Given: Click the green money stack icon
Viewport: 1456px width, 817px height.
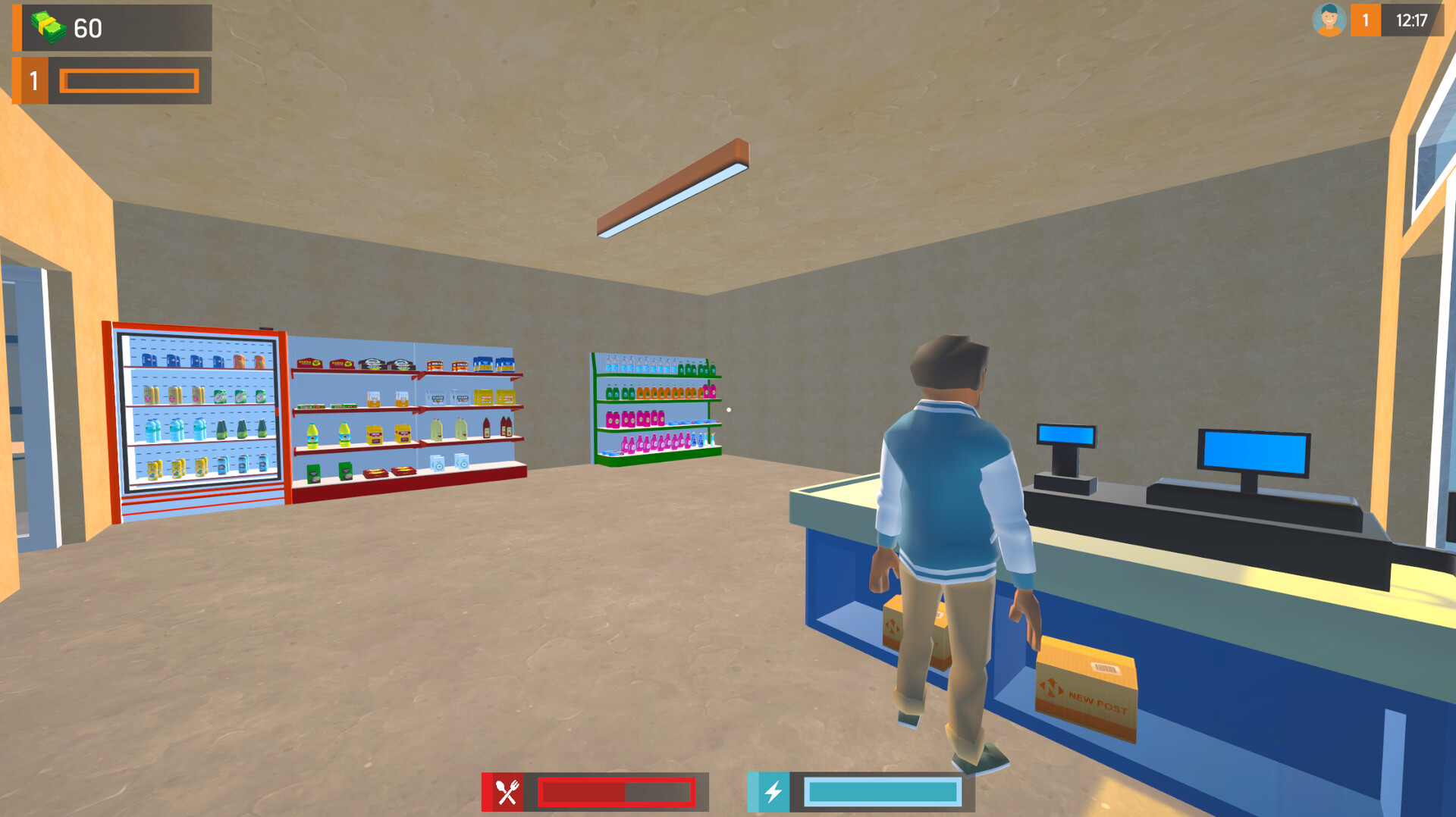Looking at the screenshot, I should 47,27.
